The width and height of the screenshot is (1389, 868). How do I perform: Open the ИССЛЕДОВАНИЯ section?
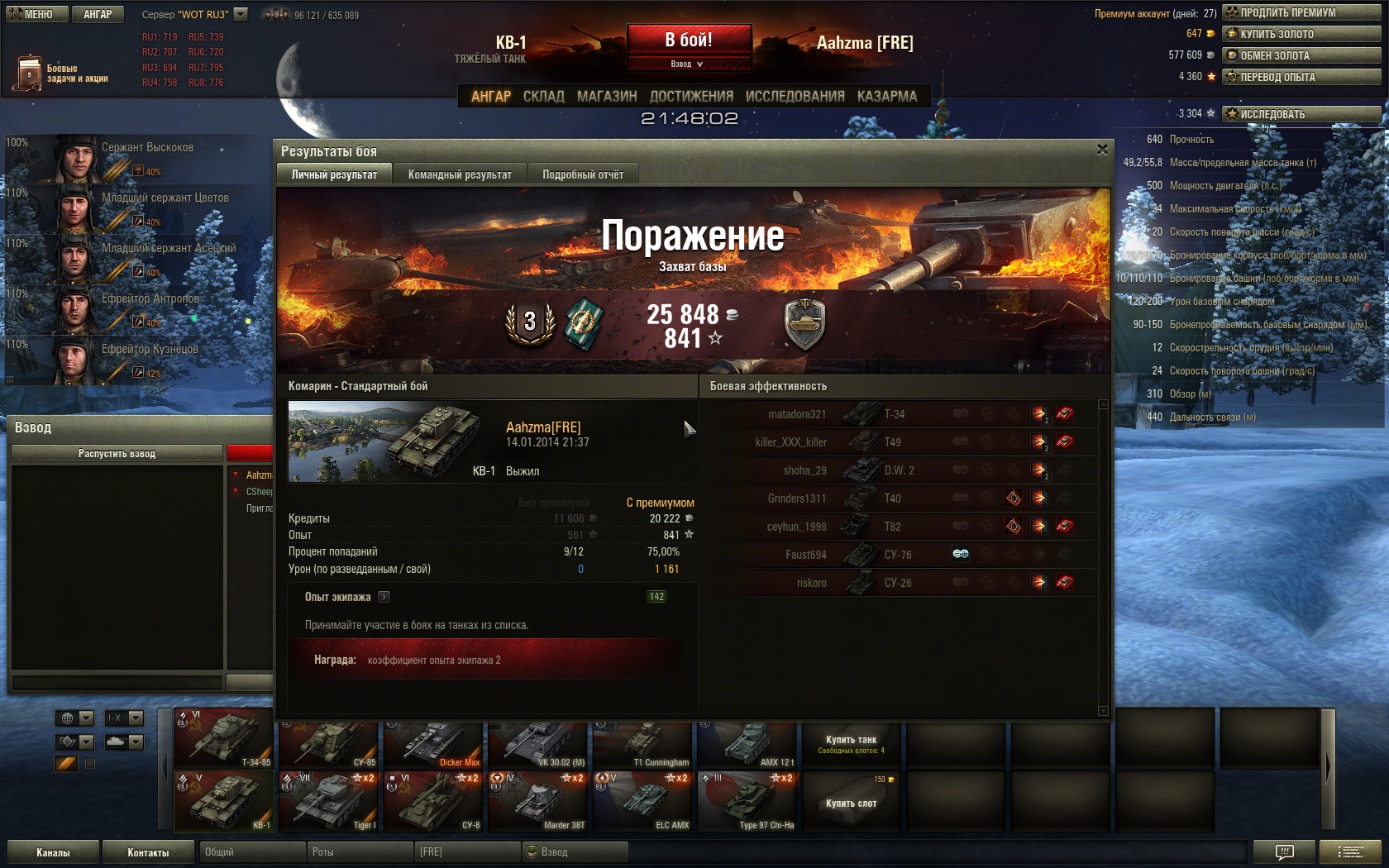pyautogui.click(x=795, y=97)
